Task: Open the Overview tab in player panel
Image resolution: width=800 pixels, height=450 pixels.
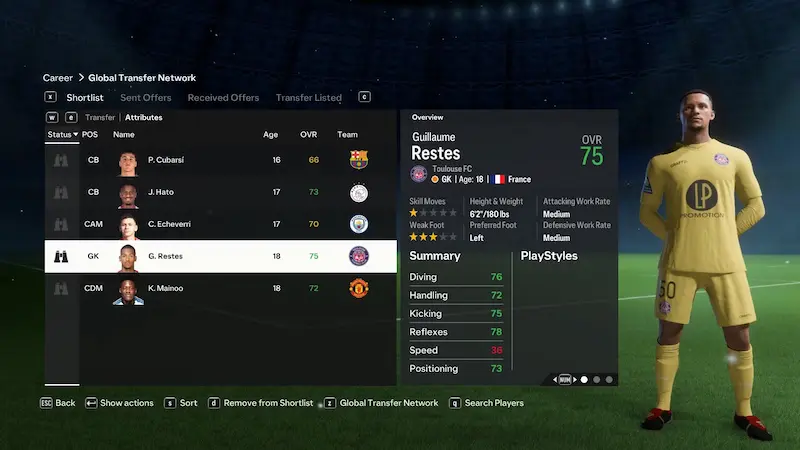Action: click(427, 117)
